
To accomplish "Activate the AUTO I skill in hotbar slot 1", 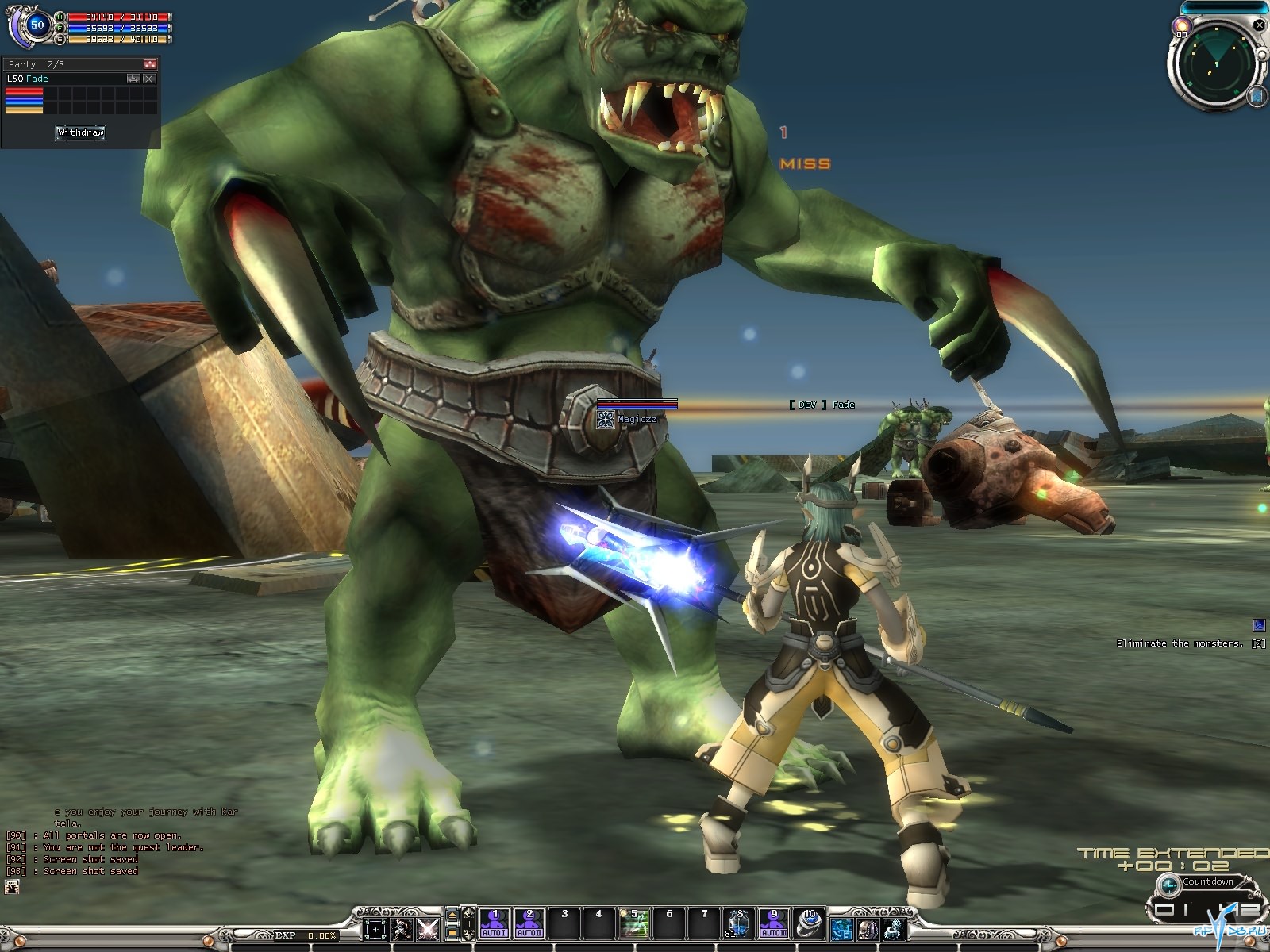I will (x=494, y=924).
